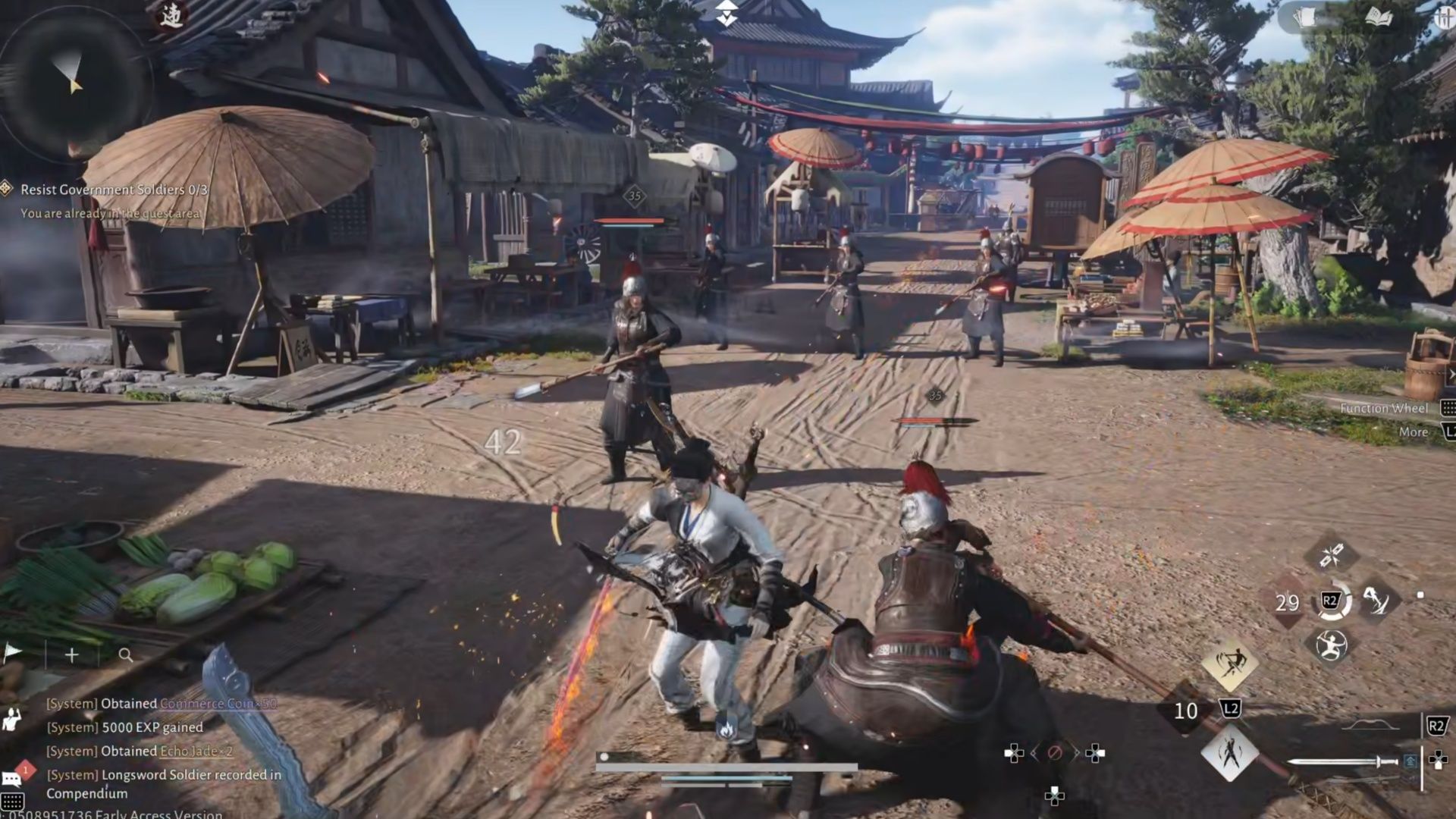Toggle the chat bubble with red notification badge

point(12,778)
